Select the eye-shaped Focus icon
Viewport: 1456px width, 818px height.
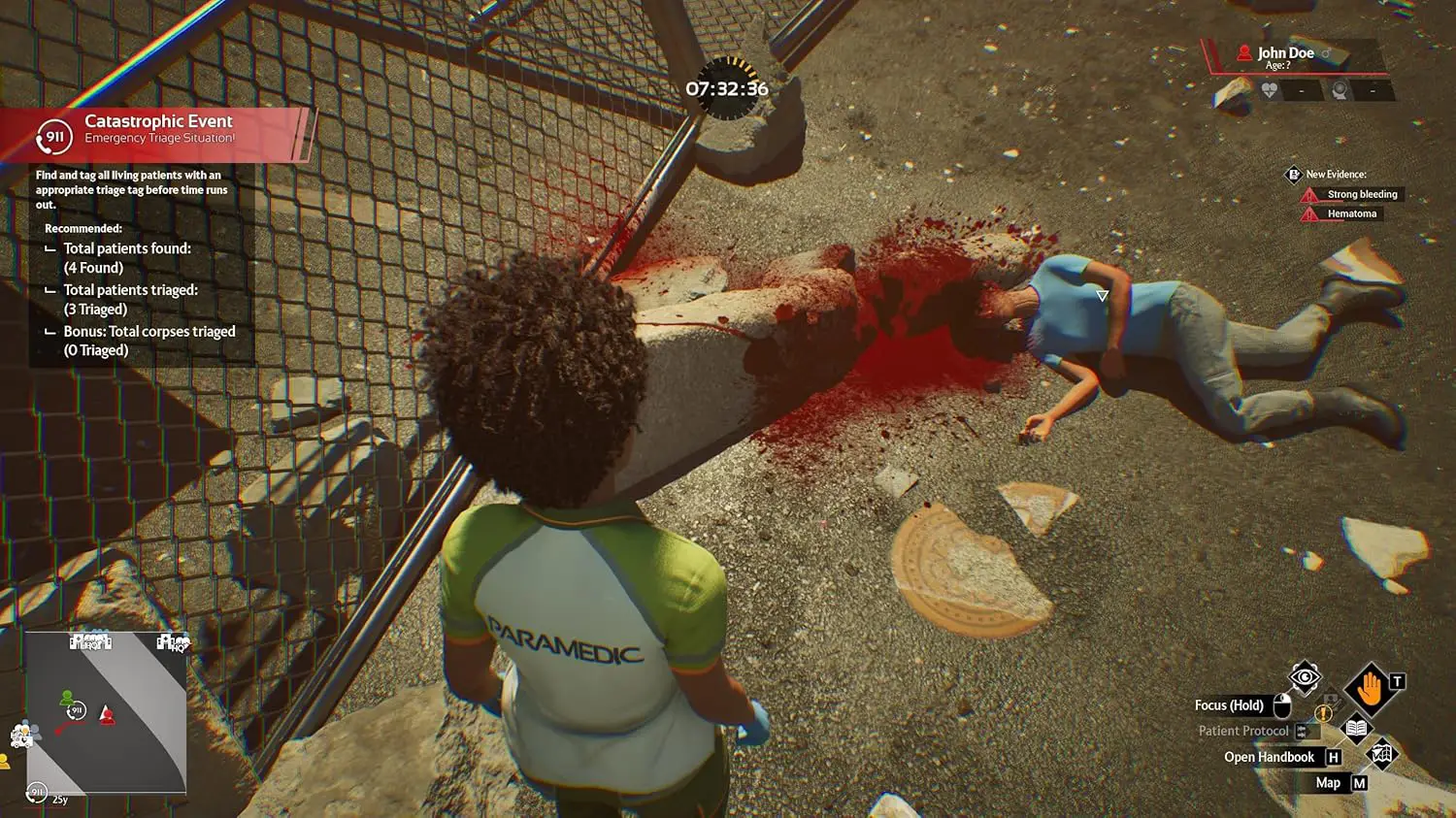(x=1305, y=677)
